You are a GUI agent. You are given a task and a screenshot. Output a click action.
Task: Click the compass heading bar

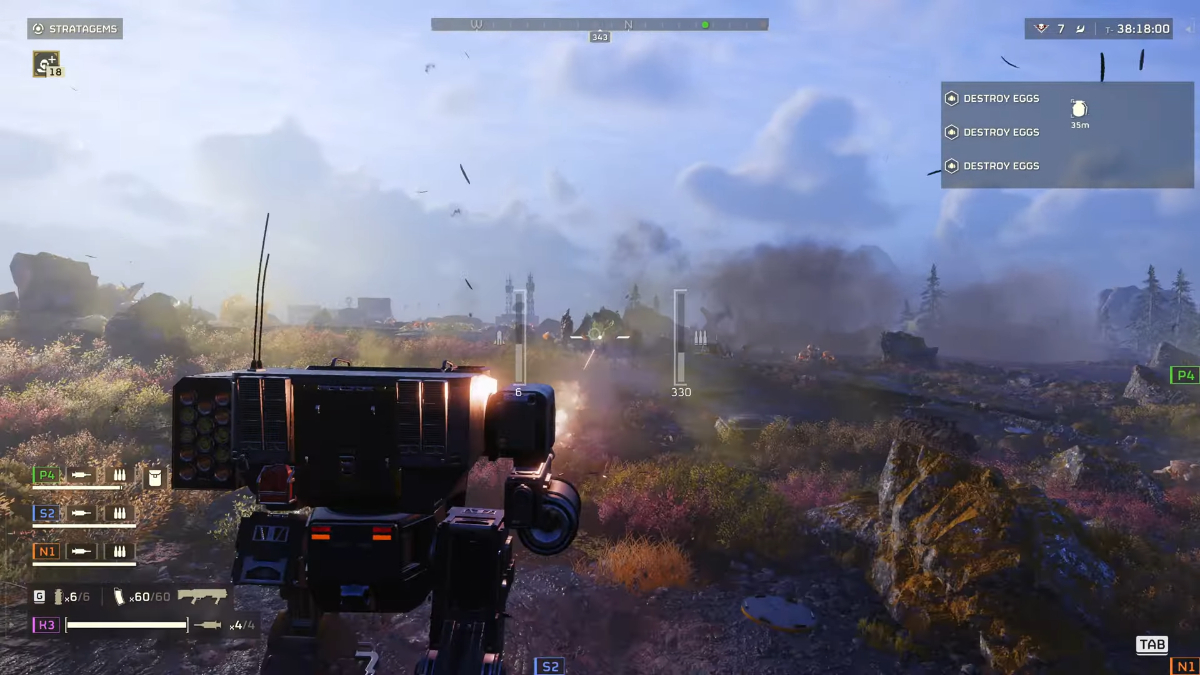point(600,24)
